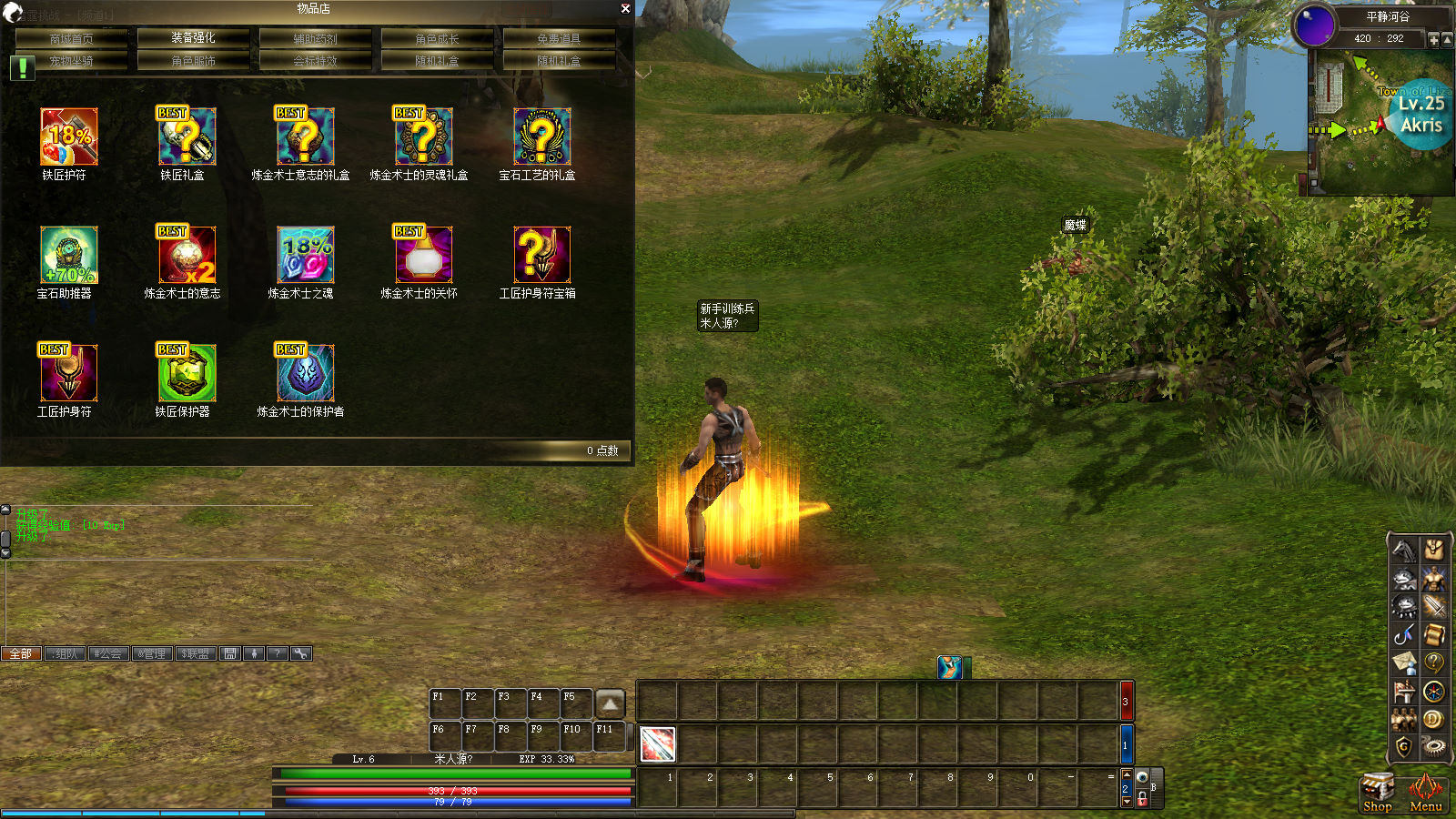Screen dimensions: 1456x819
Task: Switch to the 装备强化 shop tab
Action: 193,38
